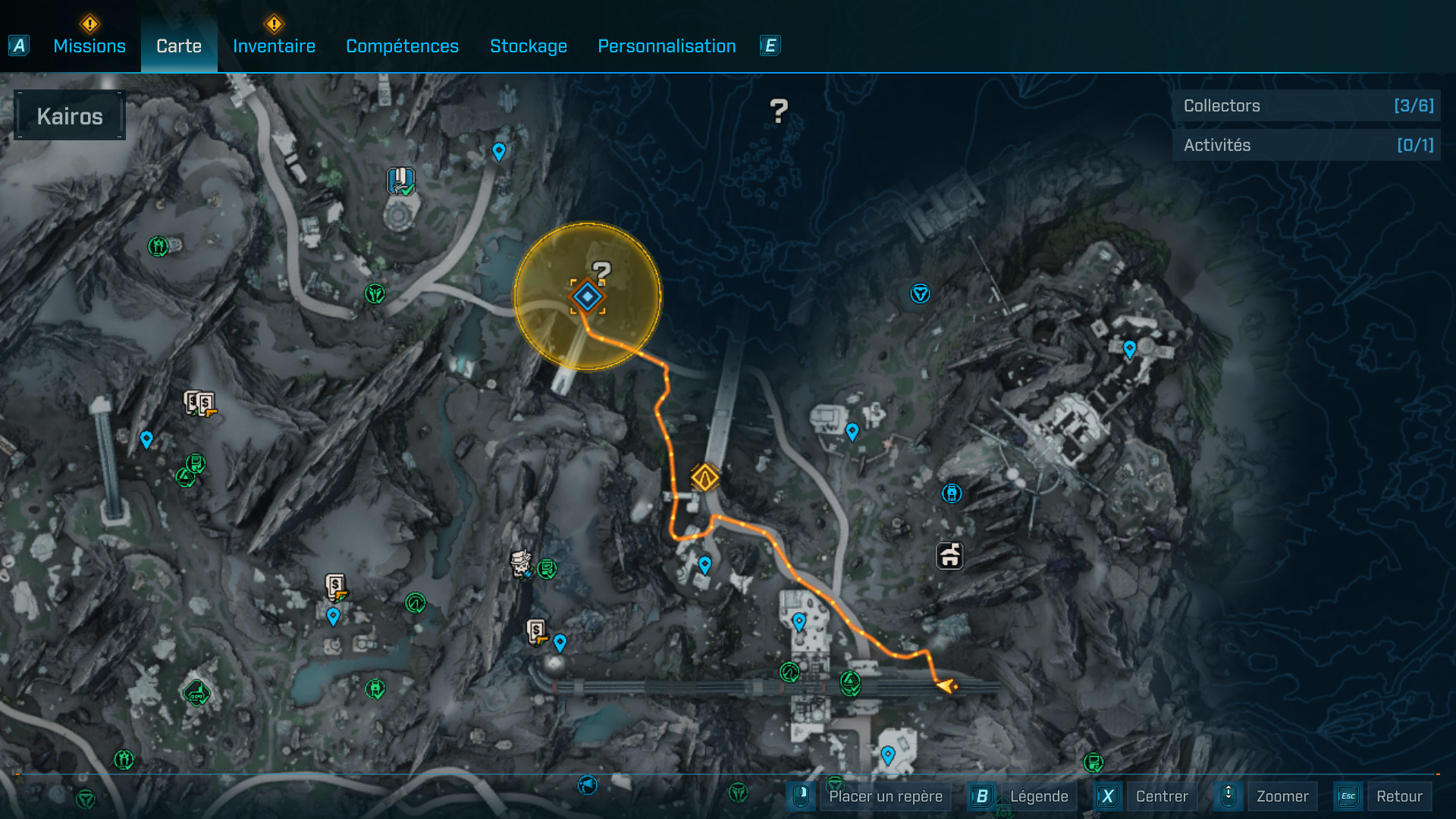Image resolution: width=1456 pixels, height=819 pixels.
Task: Click the orange player arrow marker
Action: pos(946,686)
